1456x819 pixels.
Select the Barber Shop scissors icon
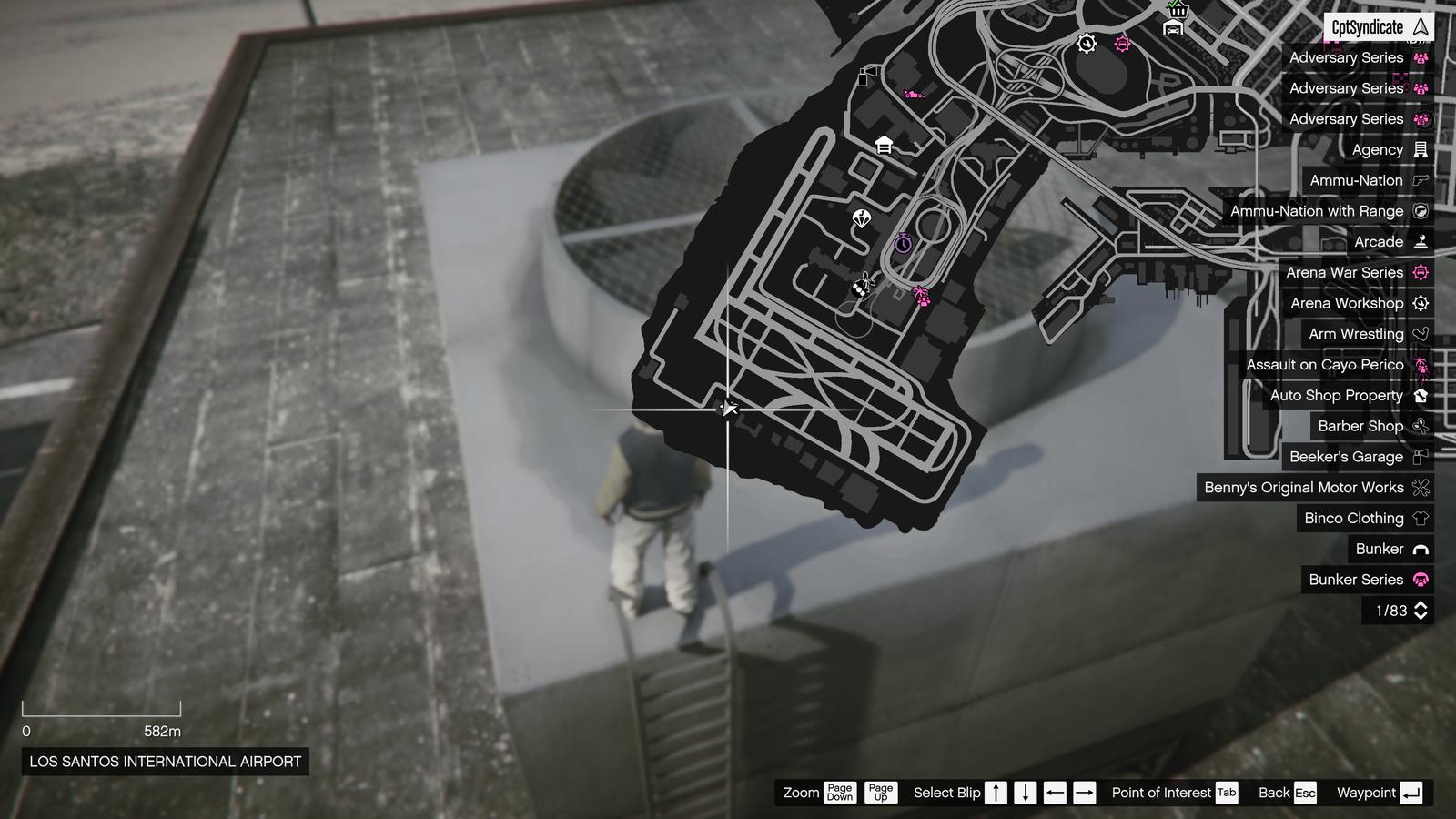tap(1420, 426)
